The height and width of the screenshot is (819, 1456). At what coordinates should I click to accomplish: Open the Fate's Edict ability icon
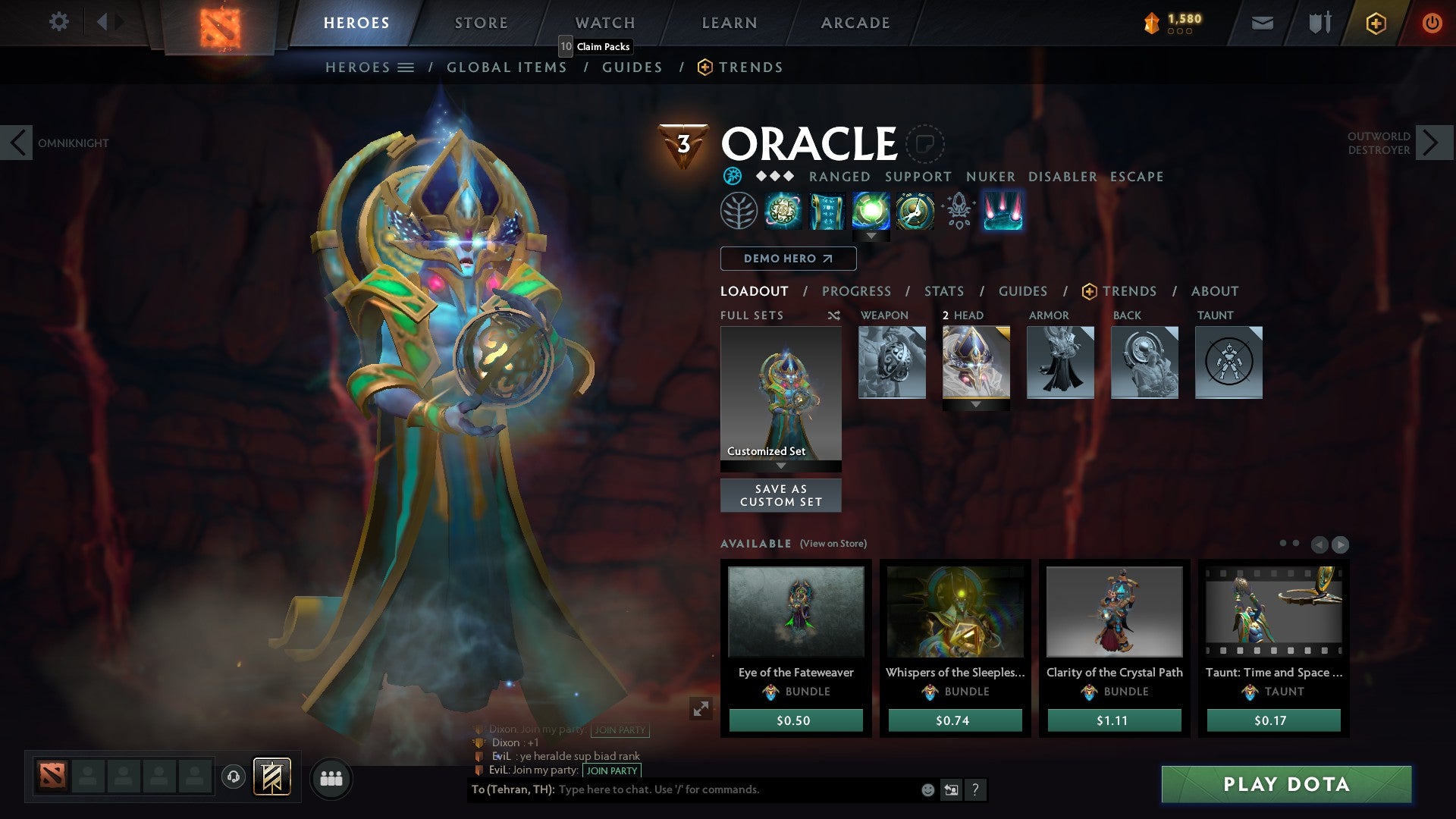[x=827, y=212]
